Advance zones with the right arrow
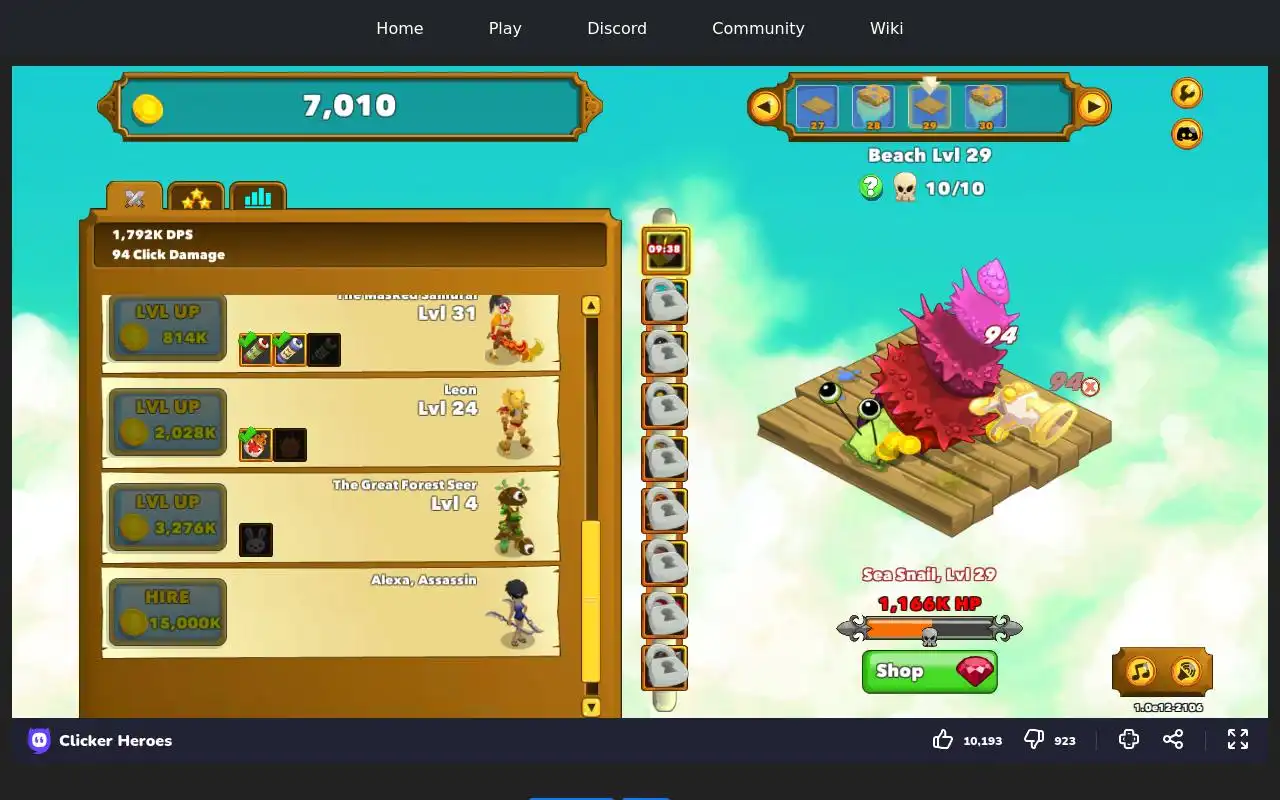Image resolution: width=1280 pixels, height=800 pixels. click(x=1093, y=106)
